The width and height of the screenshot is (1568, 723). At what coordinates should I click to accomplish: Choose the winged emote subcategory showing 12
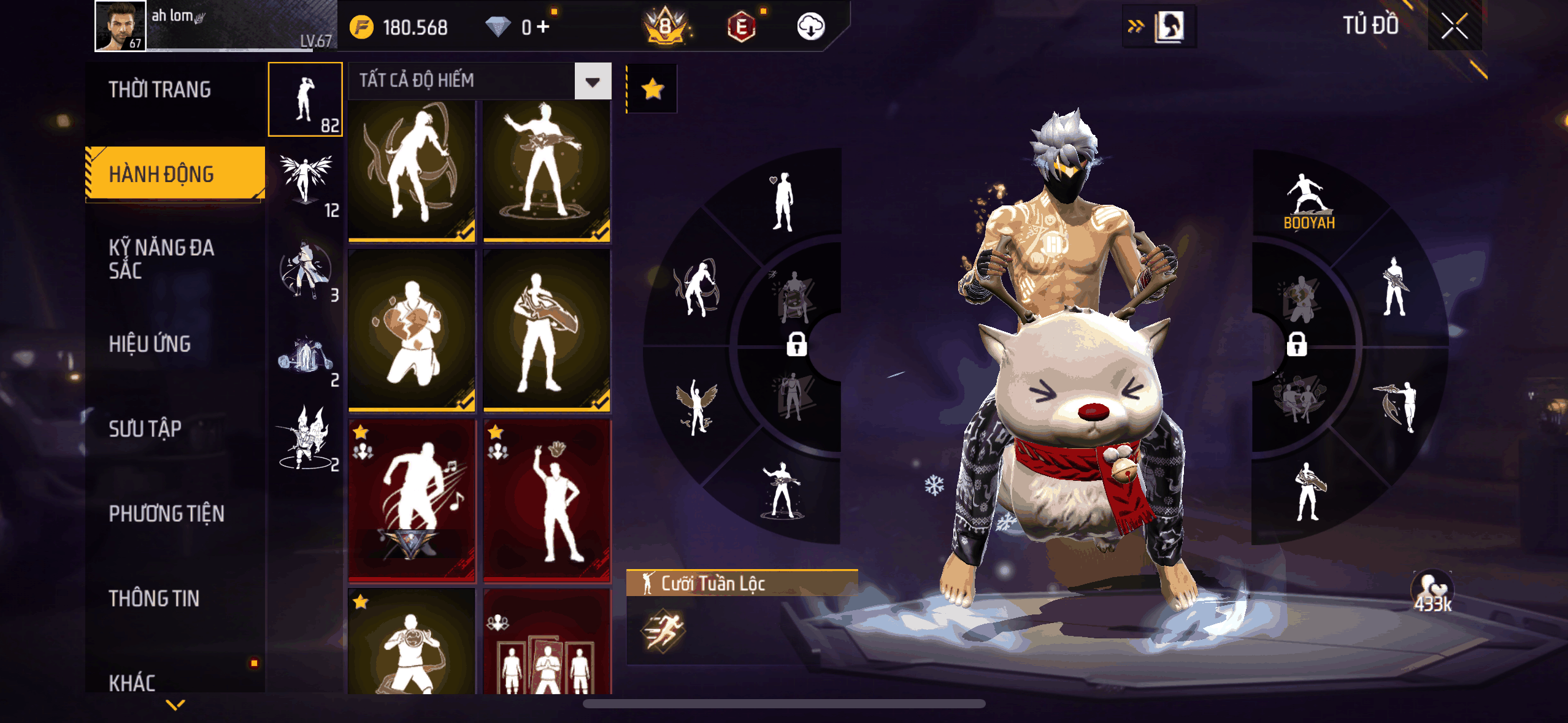tap(306, 184)
